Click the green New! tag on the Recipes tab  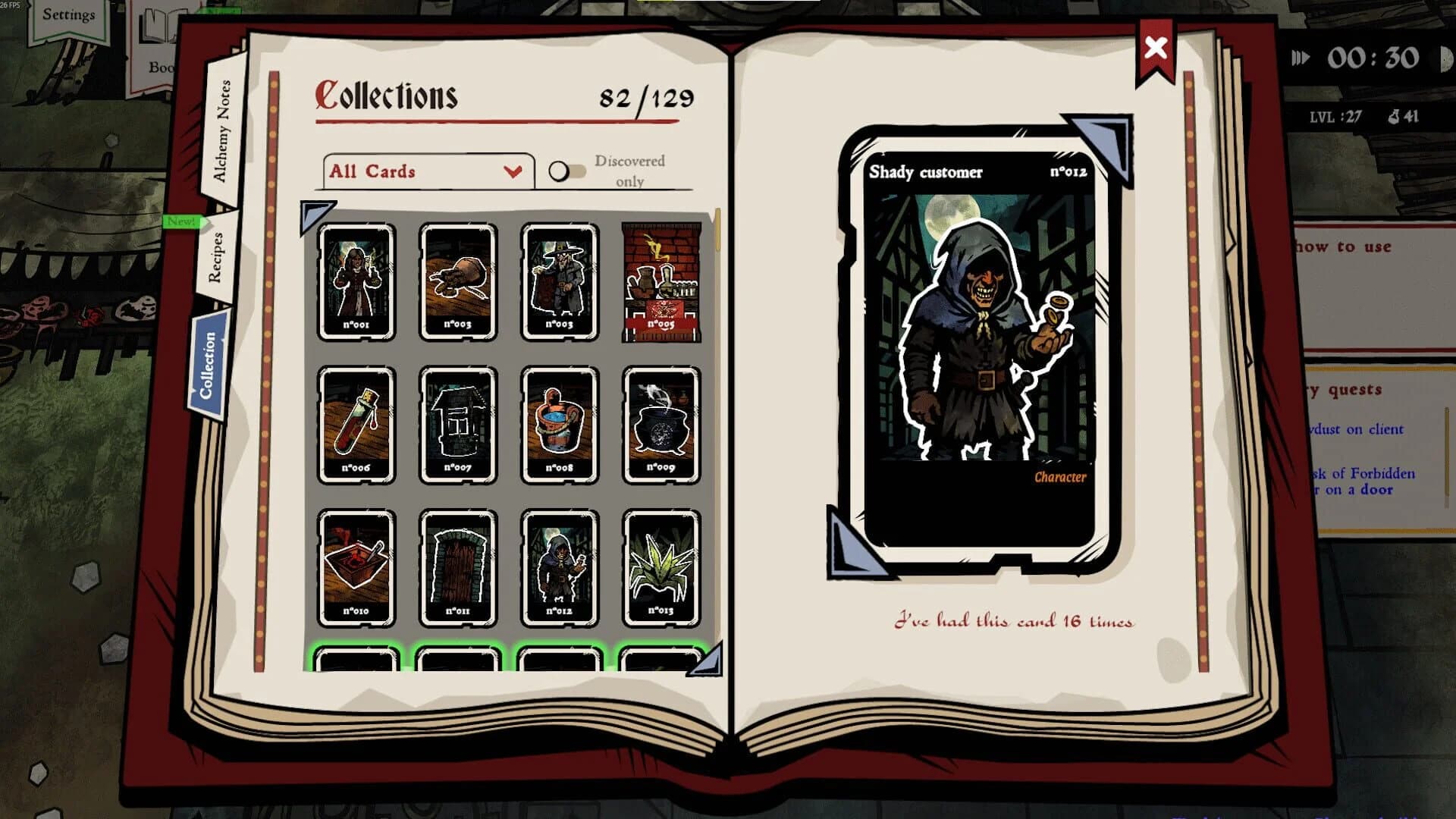tap(180, 223)
